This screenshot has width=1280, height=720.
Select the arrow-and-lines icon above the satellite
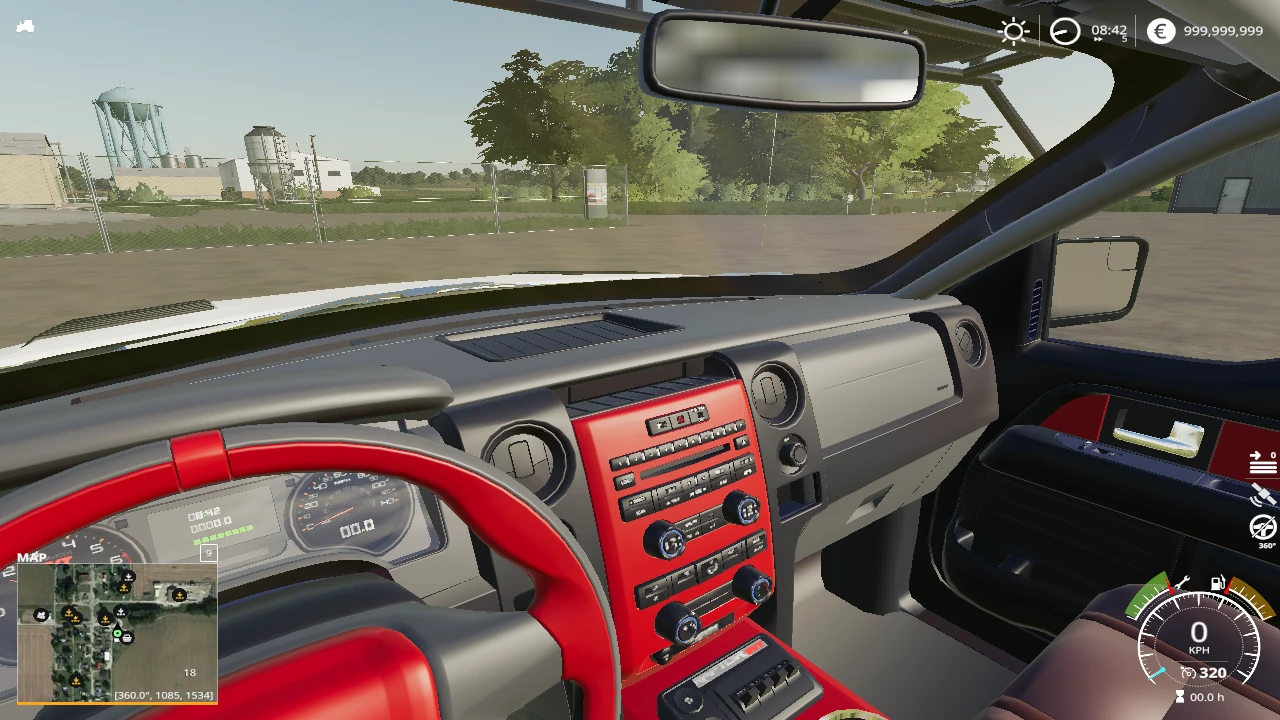click(x=1263, y=462)
